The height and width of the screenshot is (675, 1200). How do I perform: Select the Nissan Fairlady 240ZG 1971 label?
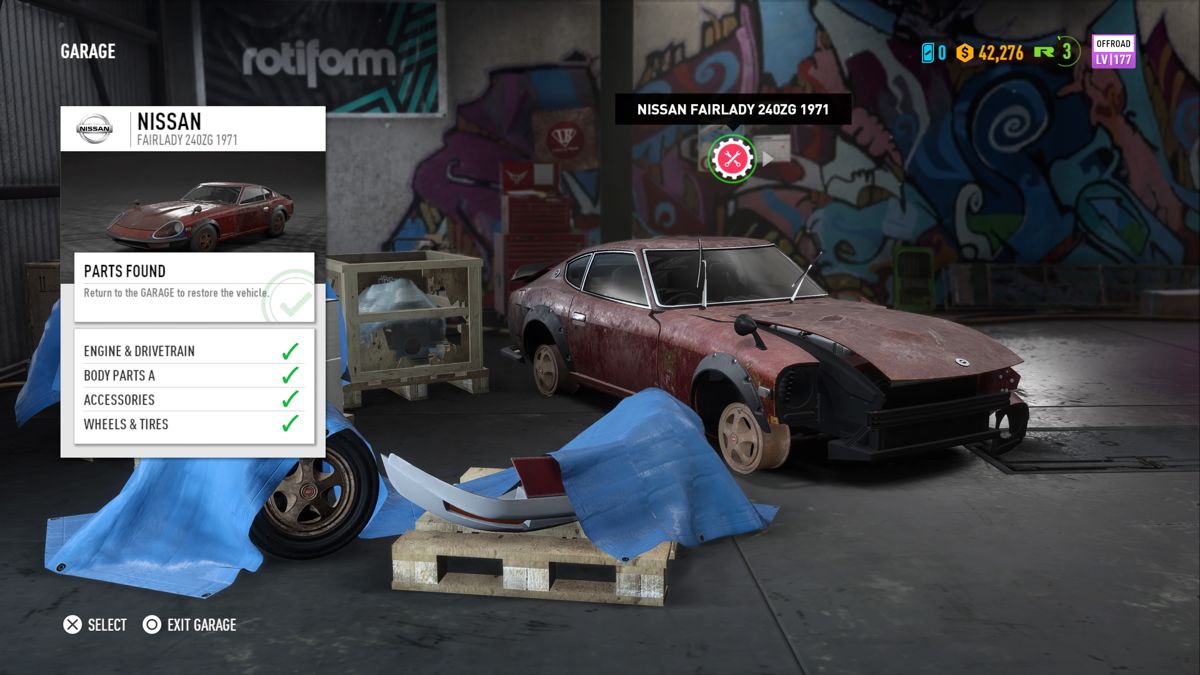tap(733, 110)
